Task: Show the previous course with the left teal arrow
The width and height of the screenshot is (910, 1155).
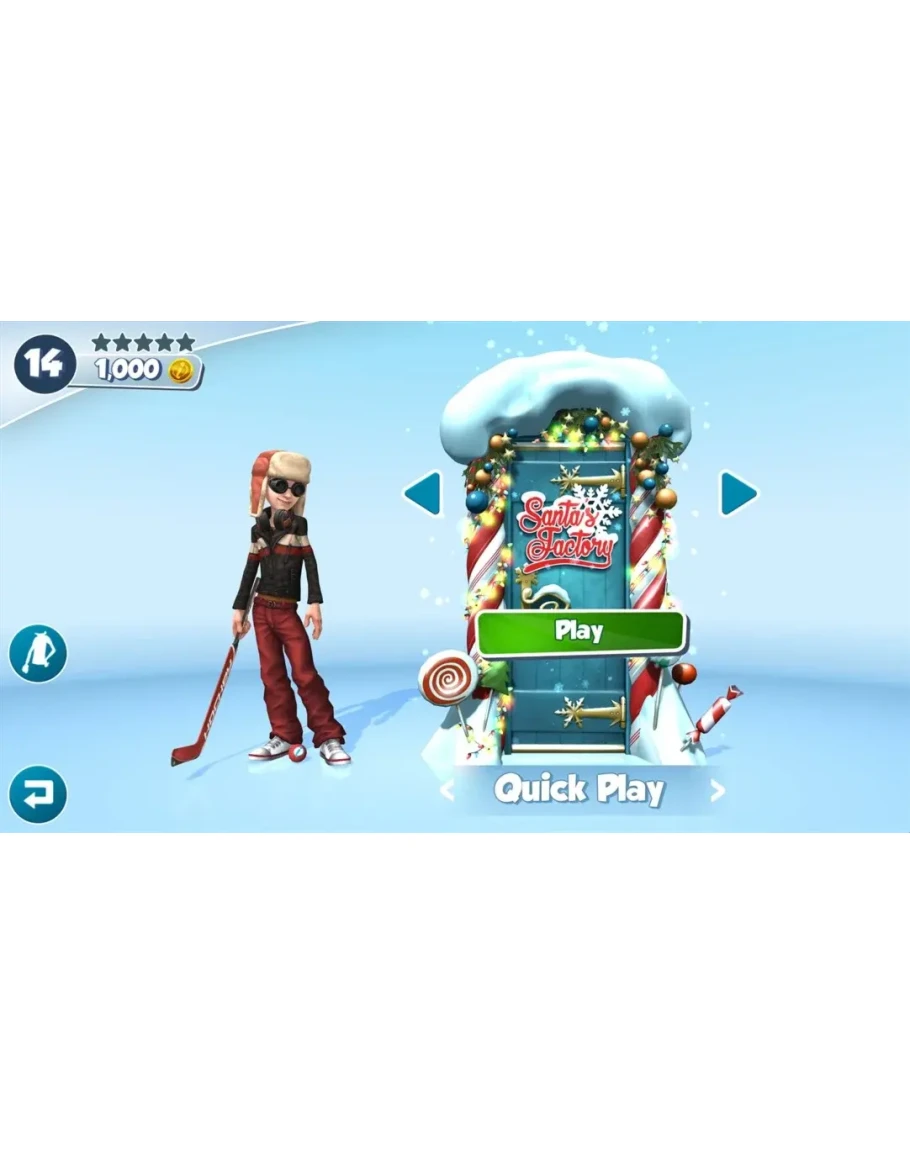Action: pyautogui.click(x=422, y=493)
